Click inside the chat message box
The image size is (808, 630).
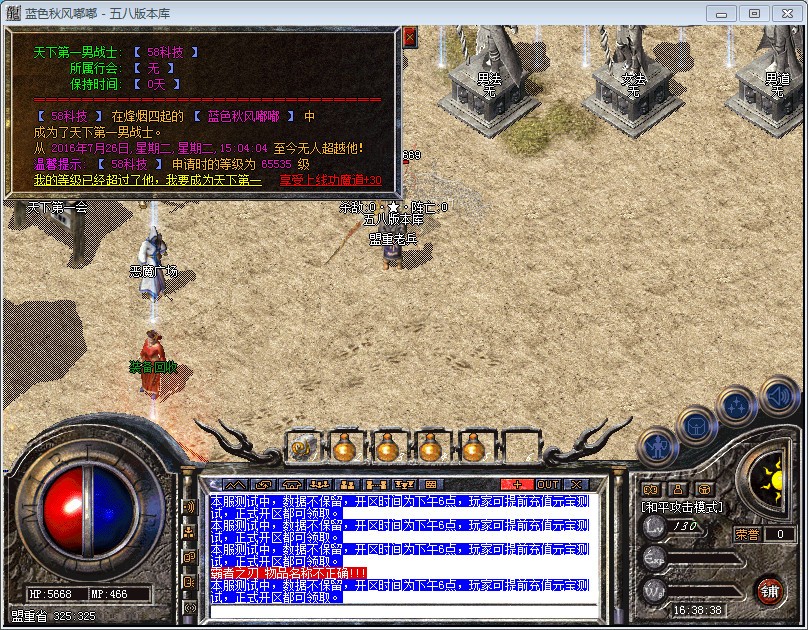400,548
